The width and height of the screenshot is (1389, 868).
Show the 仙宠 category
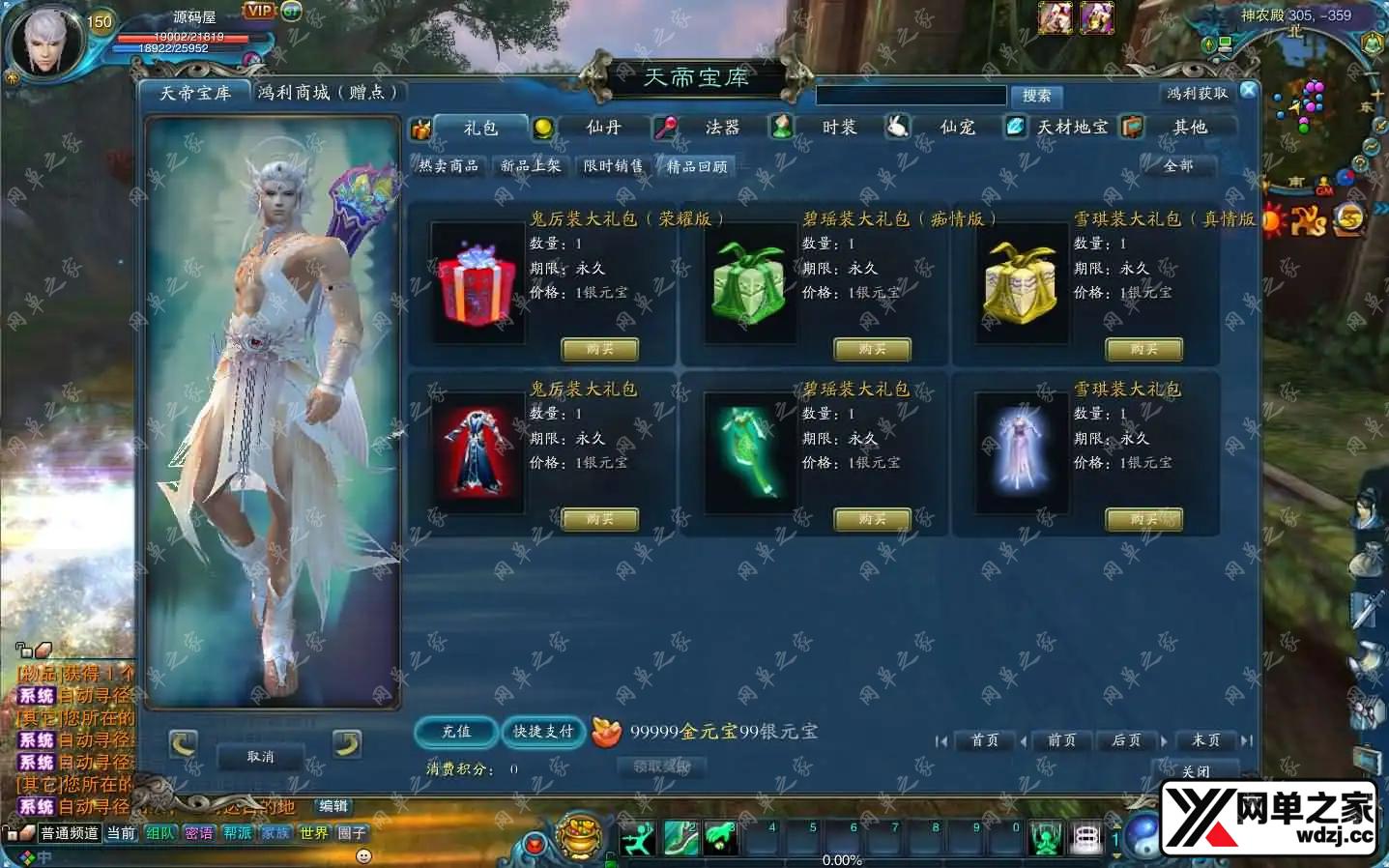pos(957,128)
